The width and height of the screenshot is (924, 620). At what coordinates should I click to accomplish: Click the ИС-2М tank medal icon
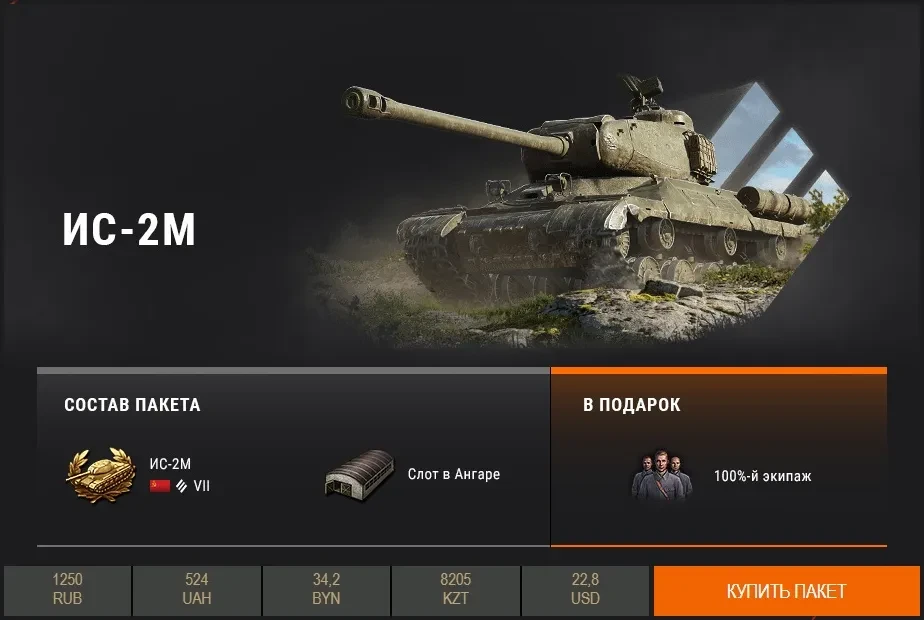point(98,474)
